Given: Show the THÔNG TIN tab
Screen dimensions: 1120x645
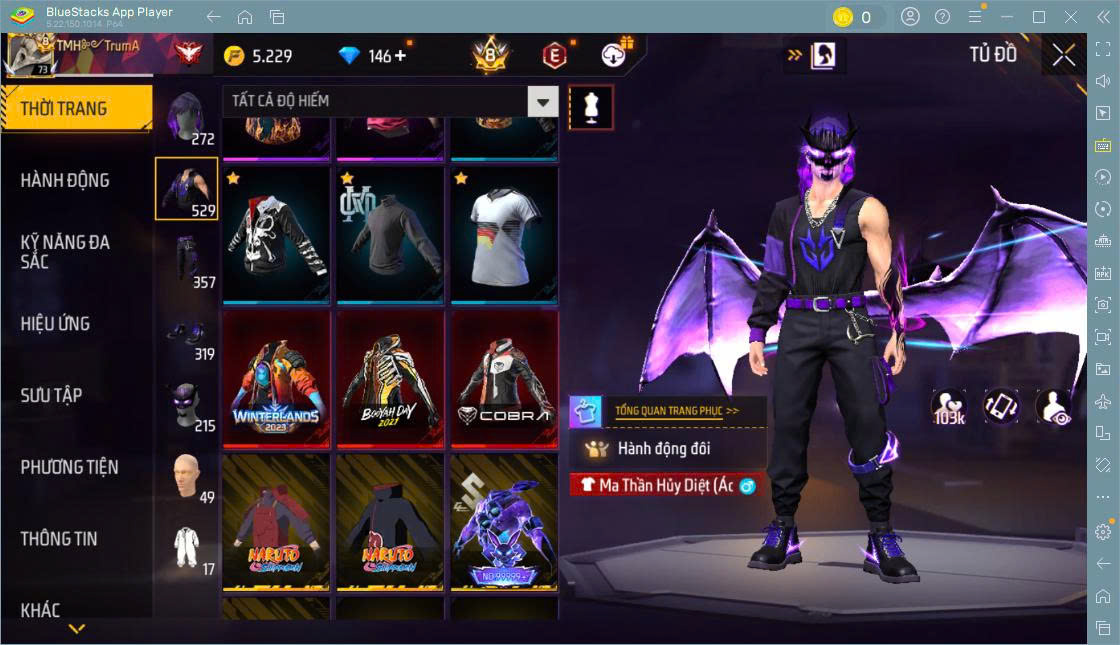Looking at the screenshot, I should [59, 538].
